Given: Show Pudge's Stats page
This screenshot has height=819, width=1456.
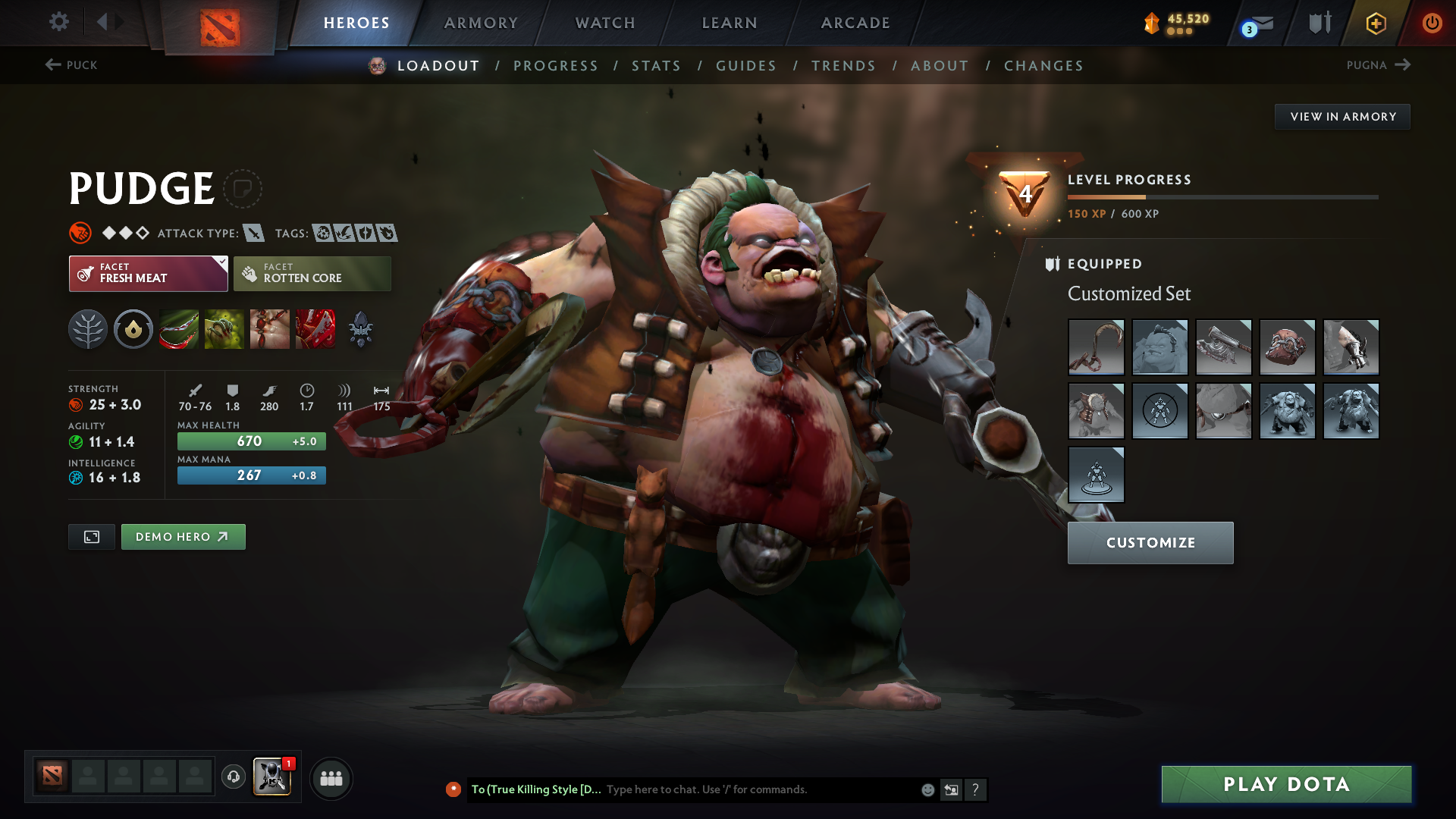Looking at the screenshot, I should click(x=656, y=66).
